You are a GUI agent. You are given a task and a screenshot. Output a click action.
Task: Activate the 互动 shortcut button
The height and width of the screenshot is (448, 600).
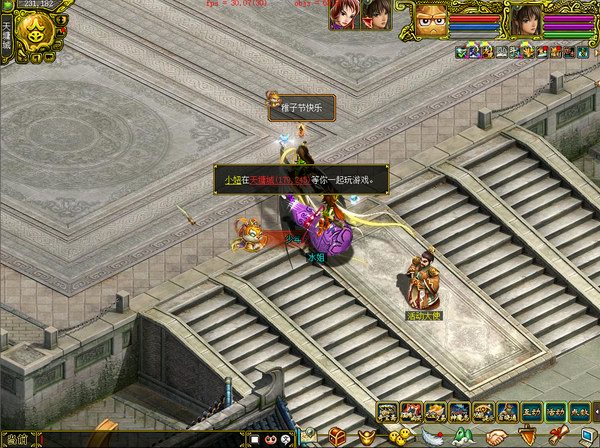pyautogui.click(x=532, y=412)
